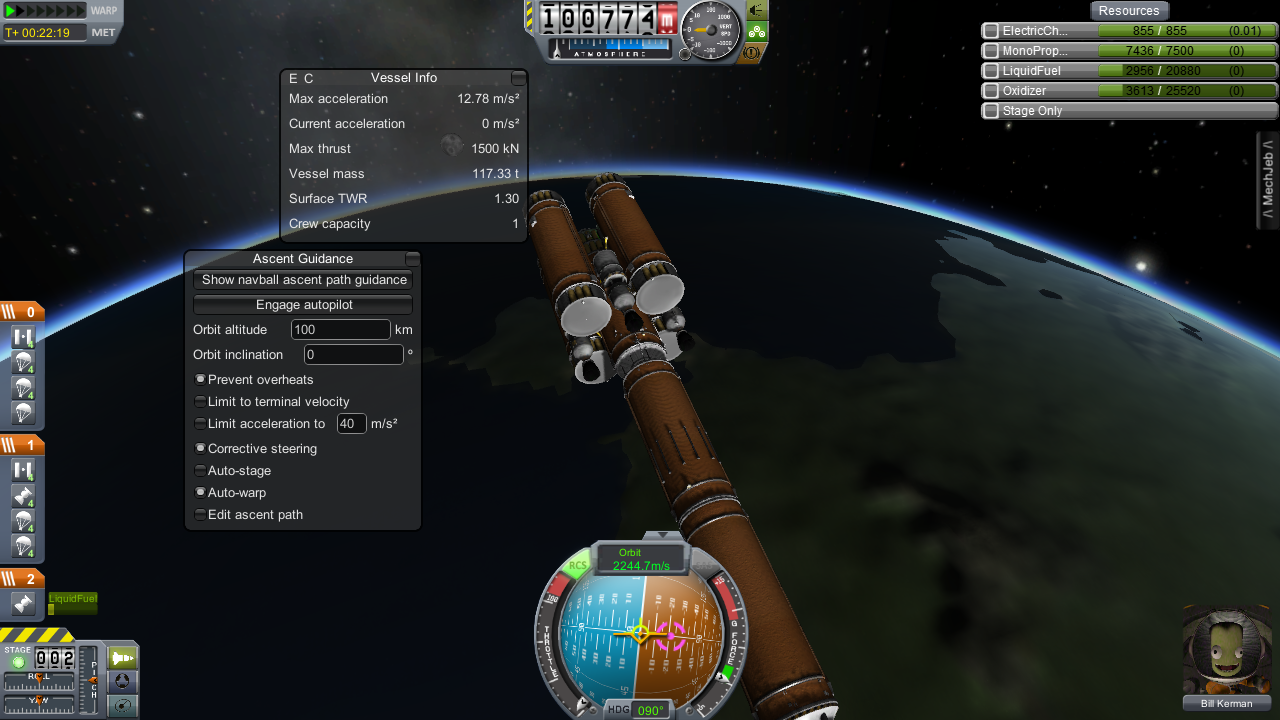
Task: Tick the LiquidFuel resource checkbox
Action: [x=991, y=71]
